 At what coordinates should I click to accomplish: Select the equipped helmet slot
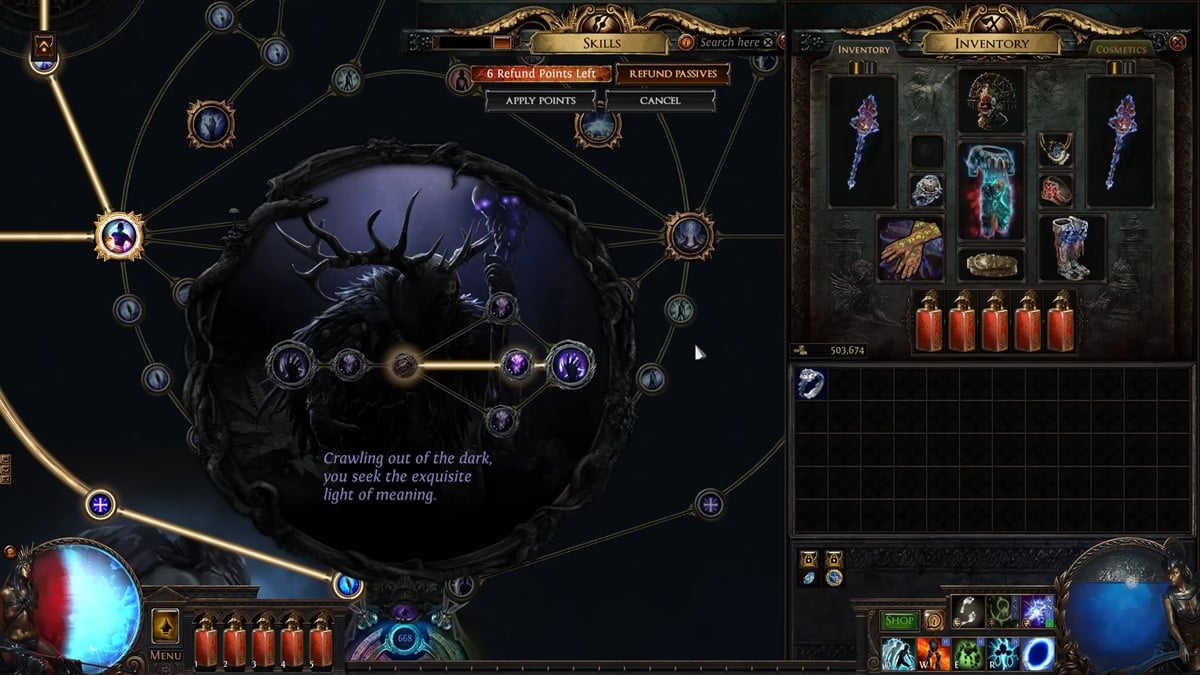991,100
